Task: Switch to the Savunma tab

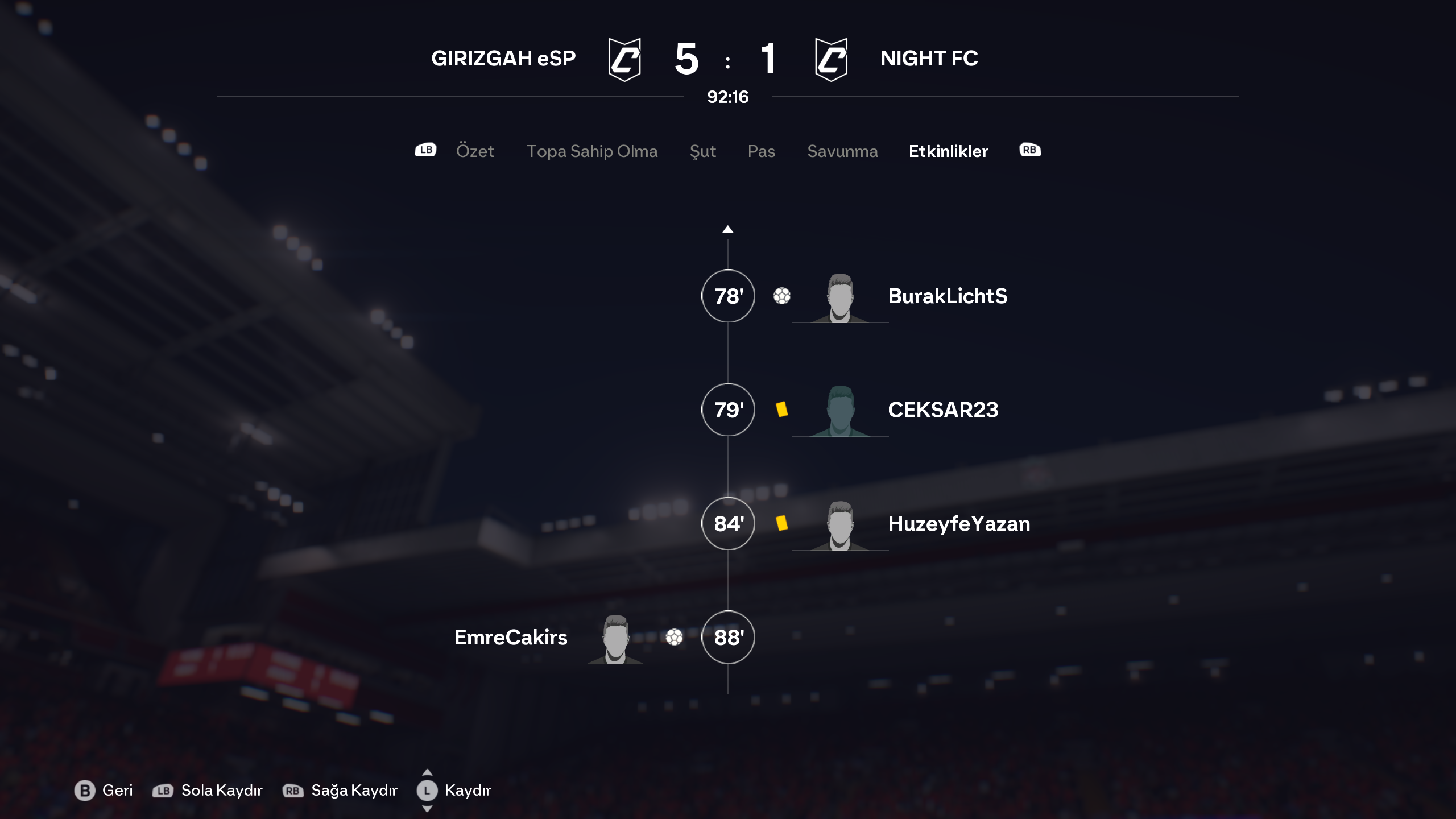Action: point(842,151)
